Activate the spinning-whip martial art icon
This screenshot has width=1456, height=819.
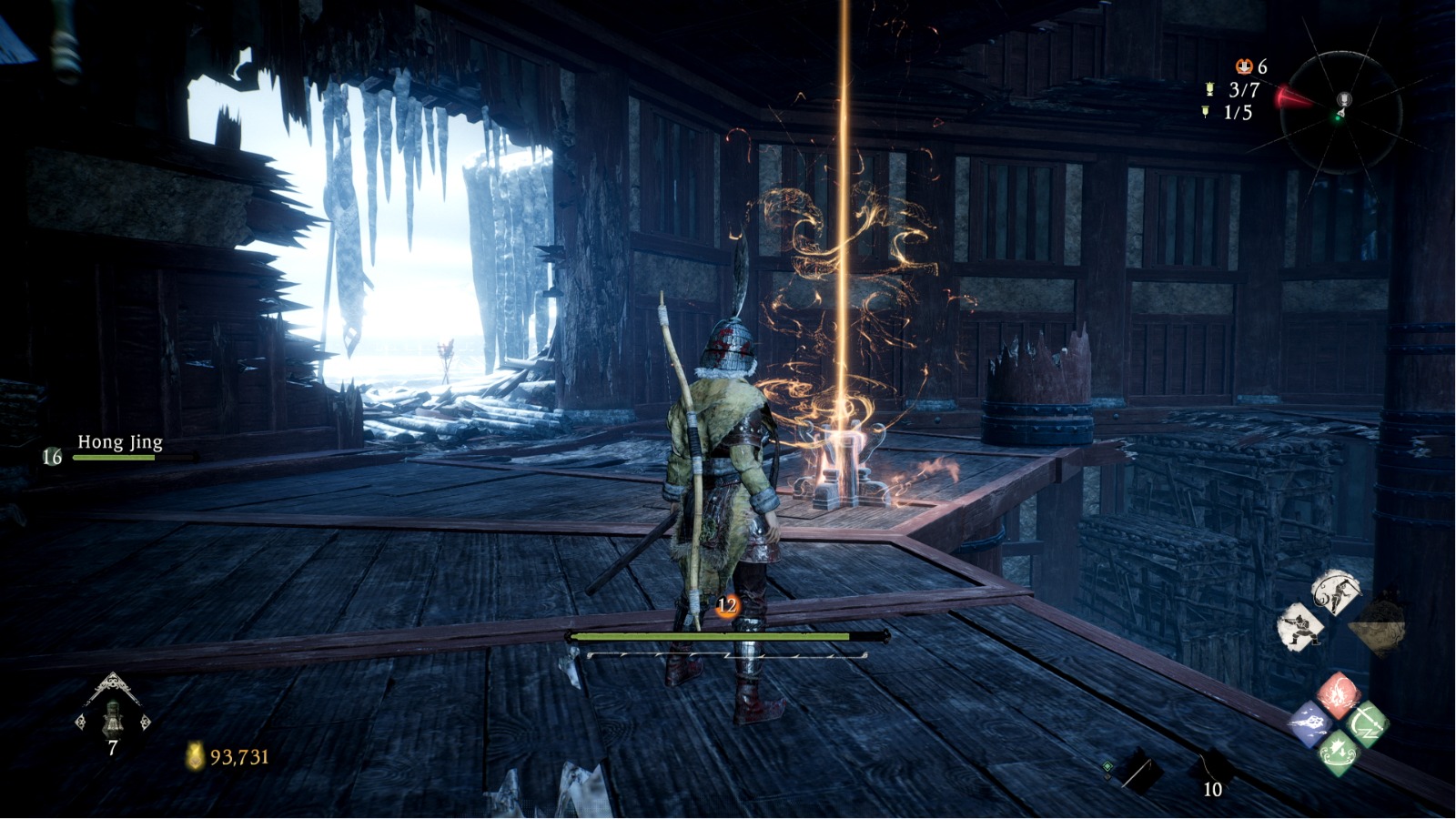1335,592
